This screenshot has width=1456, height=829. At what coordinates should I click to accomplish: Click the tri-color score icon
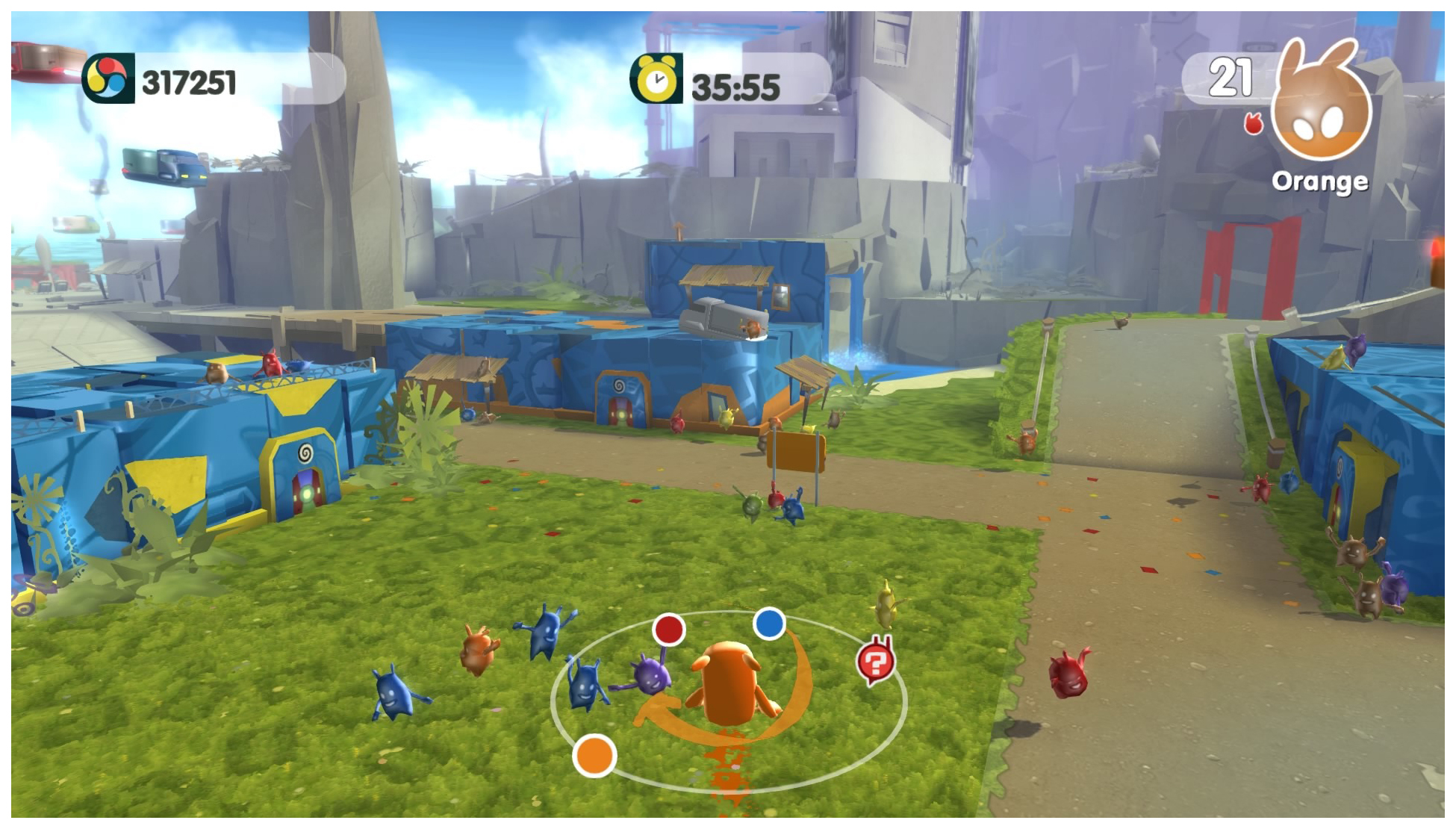click(108, 78)
